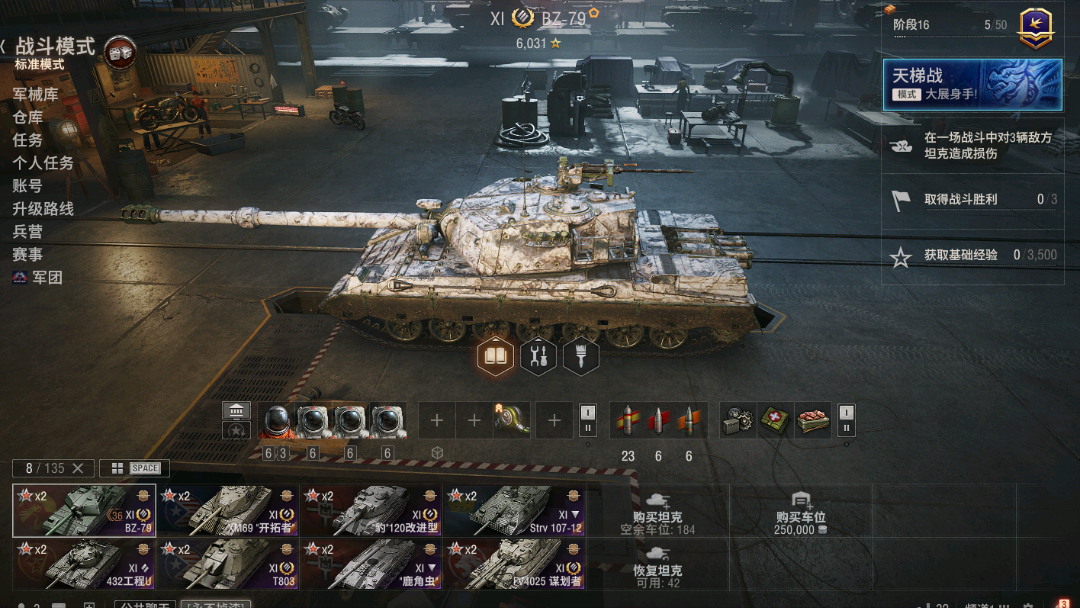Choose the T803 tank in the carousel
Image resolution: width=1080 pixels, height=608 pixels.
(x=228, y=564)
